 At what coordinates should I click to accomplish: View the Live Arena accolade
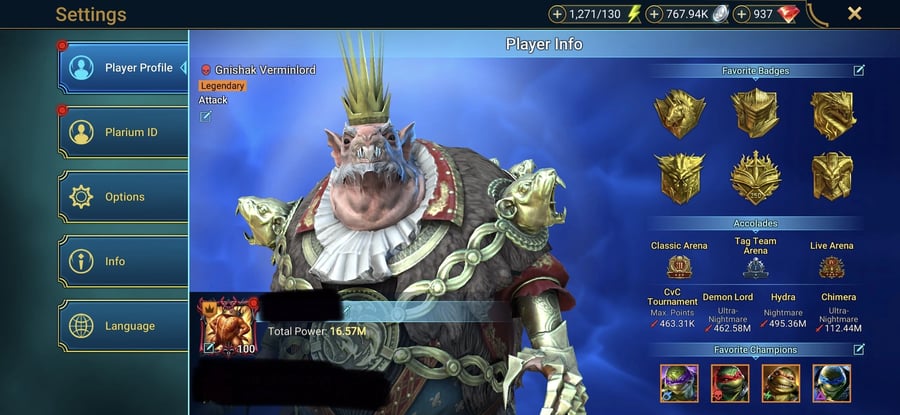(x=831, y=267)
